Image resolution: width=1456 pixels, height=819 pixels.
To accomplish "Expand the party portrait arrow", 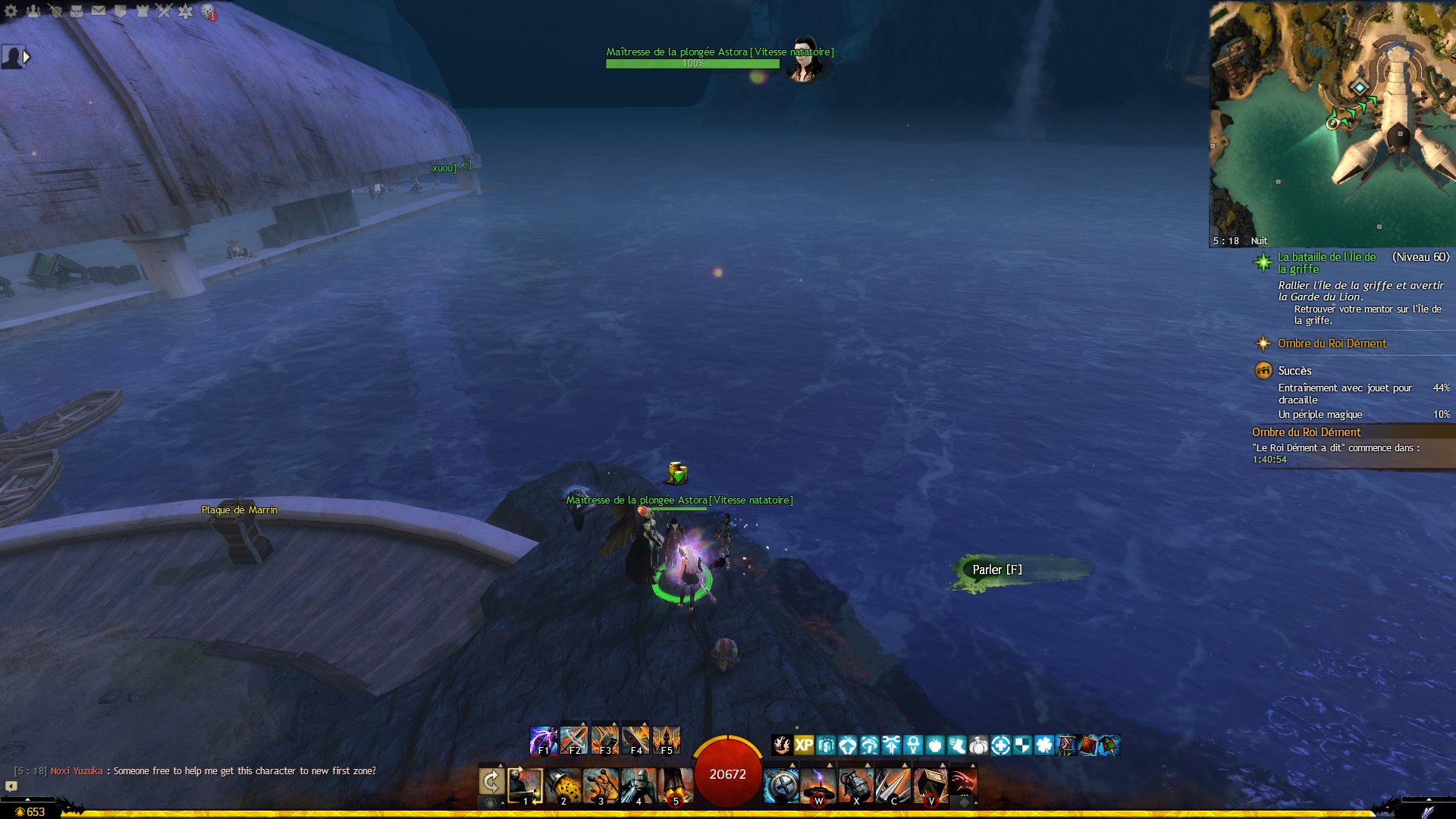I will (27, 56).
